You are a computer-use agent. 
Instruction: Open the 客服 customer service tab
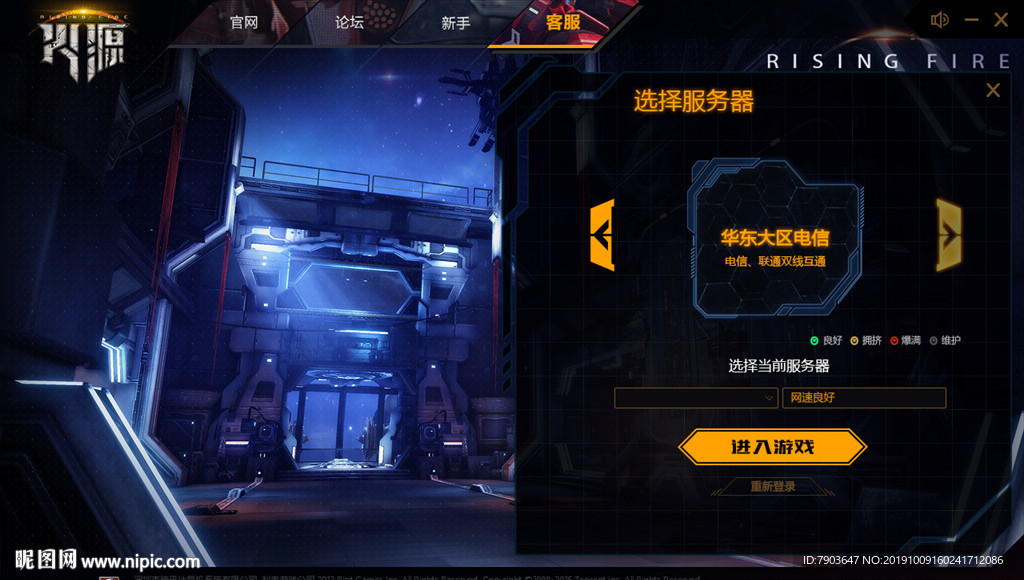point(563,22)
